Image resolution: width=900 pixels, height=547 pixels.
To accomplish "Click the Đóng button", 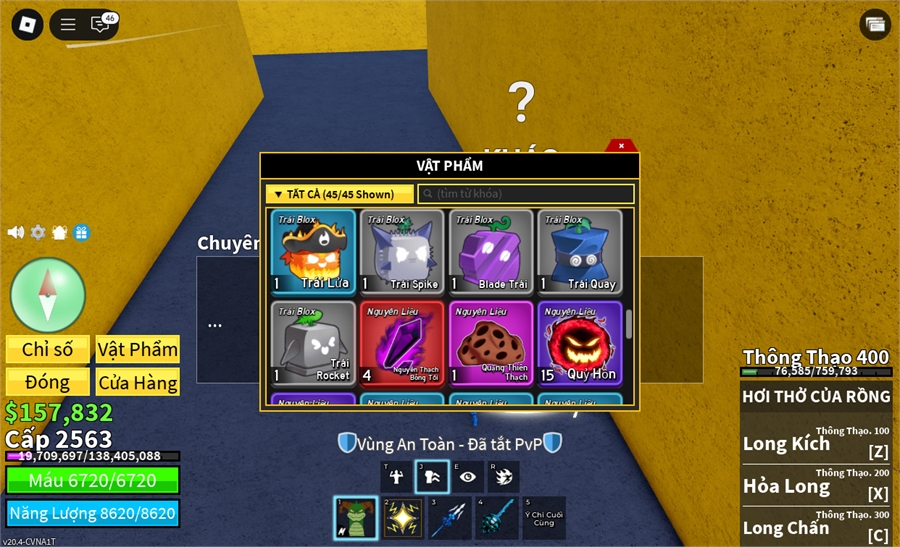I will pos(47,382).
